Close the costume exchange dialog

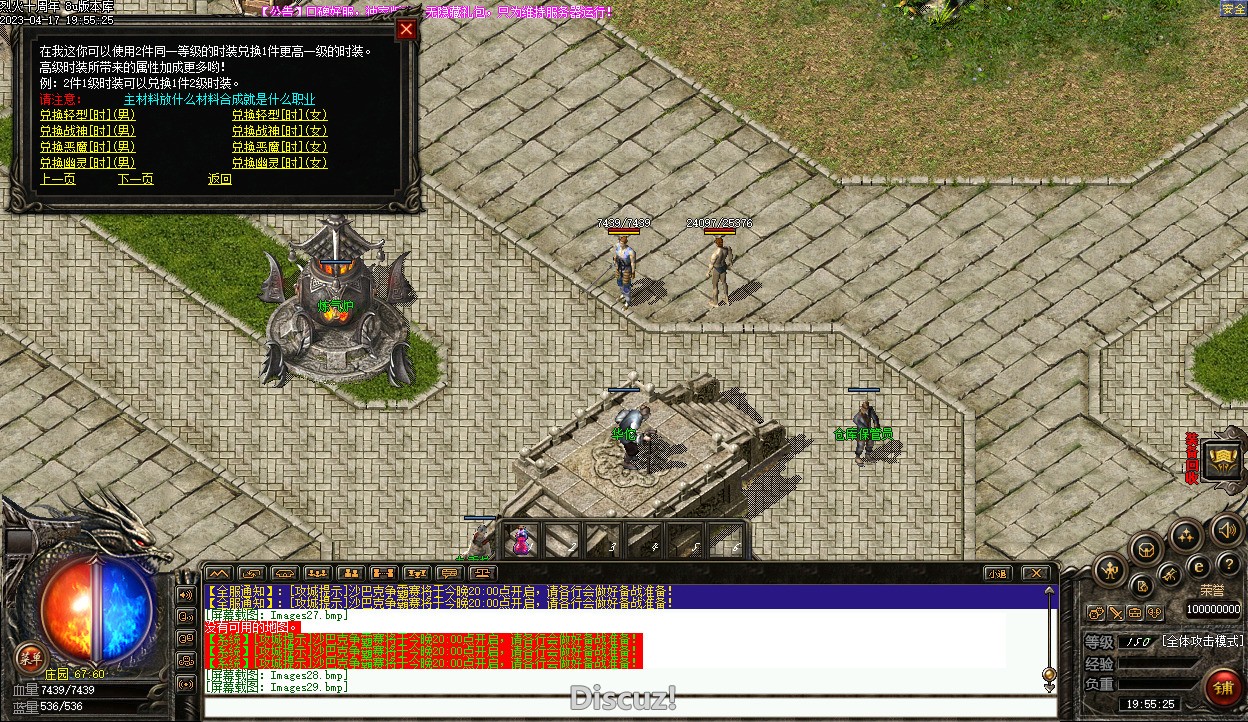point(406,29)
